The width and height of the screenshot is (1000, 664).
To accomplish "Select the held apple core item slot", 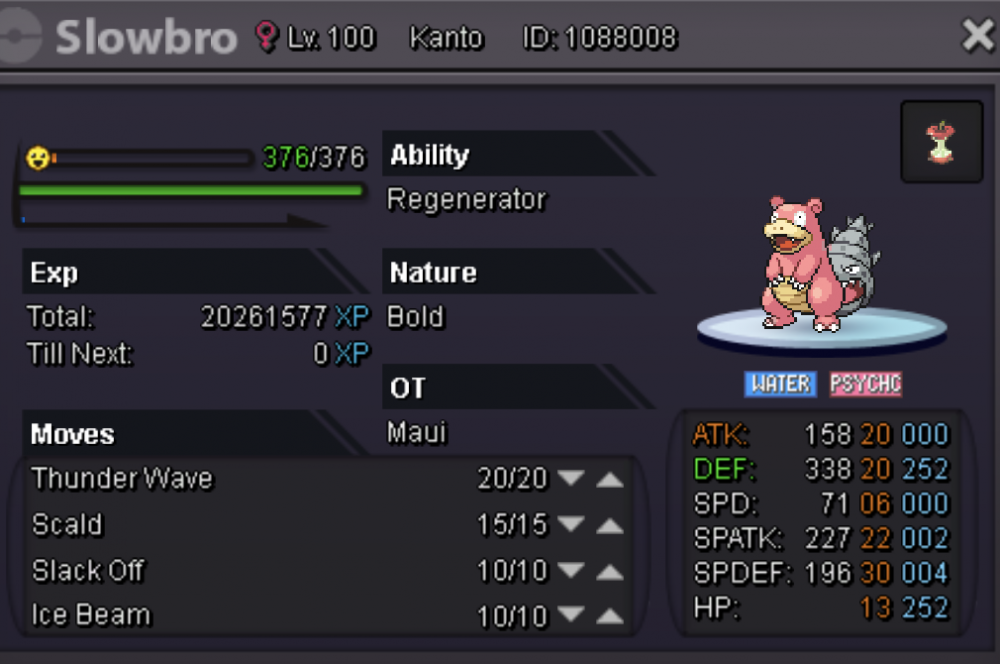I will [x=941, y=143].
